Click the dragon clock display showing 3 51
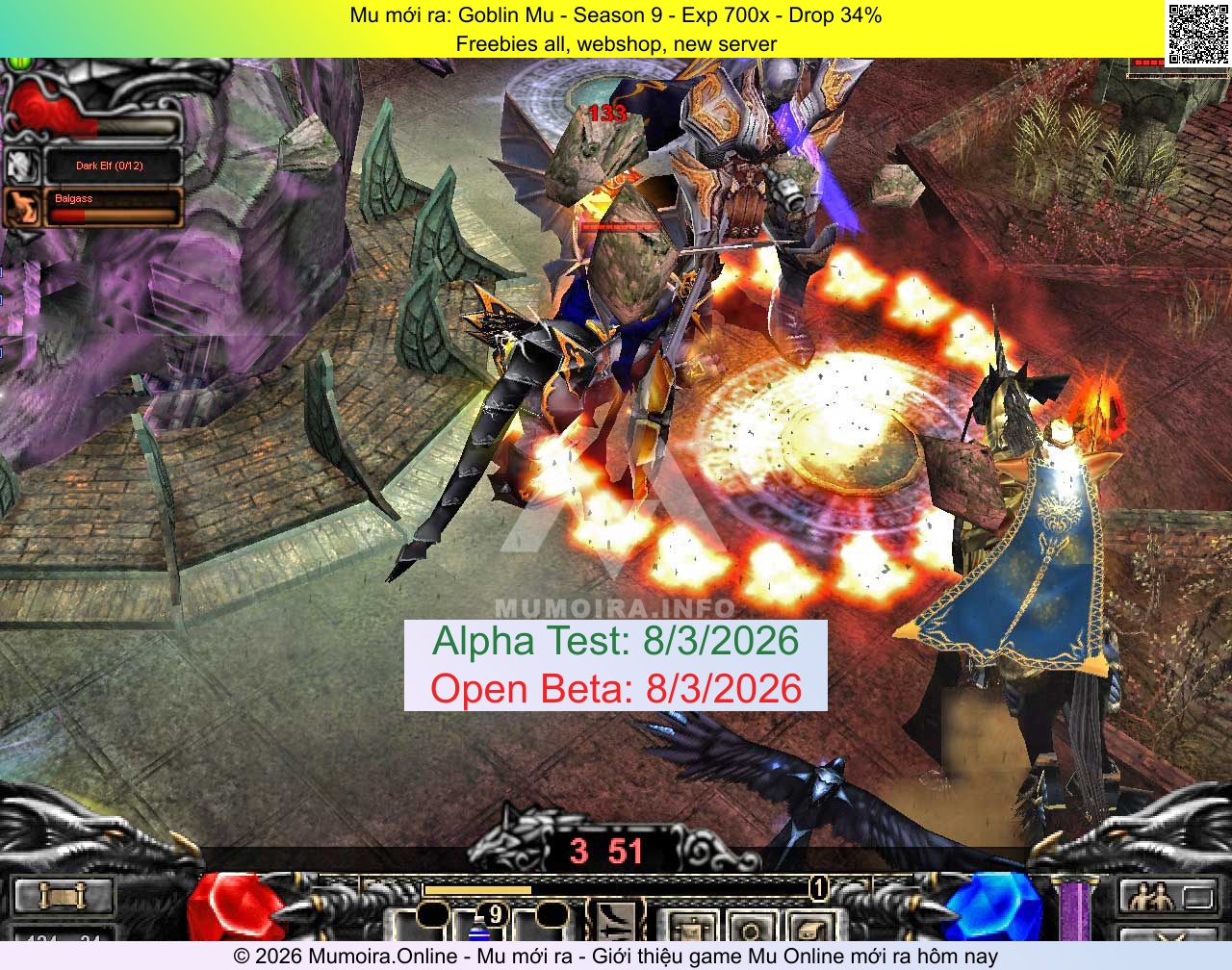The image size is (1232, 970). 606,852
